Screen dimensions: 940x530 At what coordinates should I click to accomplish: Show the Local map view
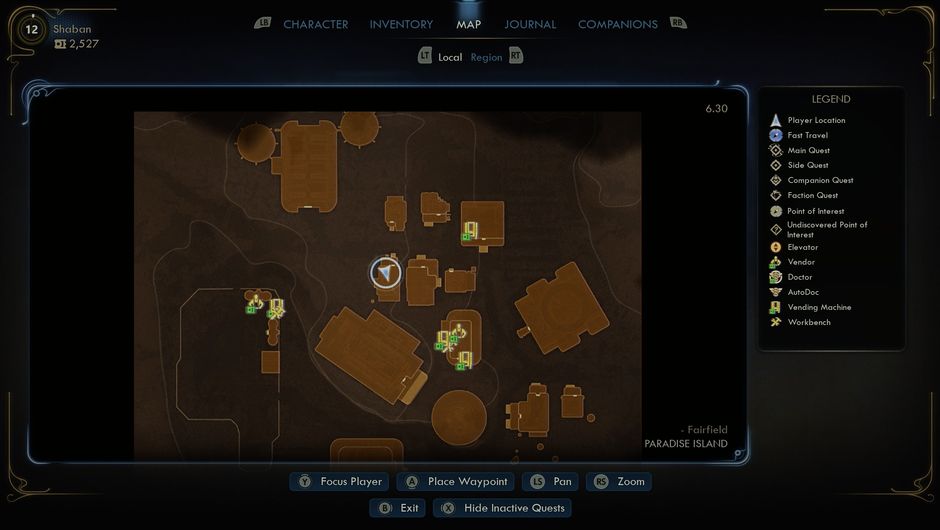(x=450, y=57)
